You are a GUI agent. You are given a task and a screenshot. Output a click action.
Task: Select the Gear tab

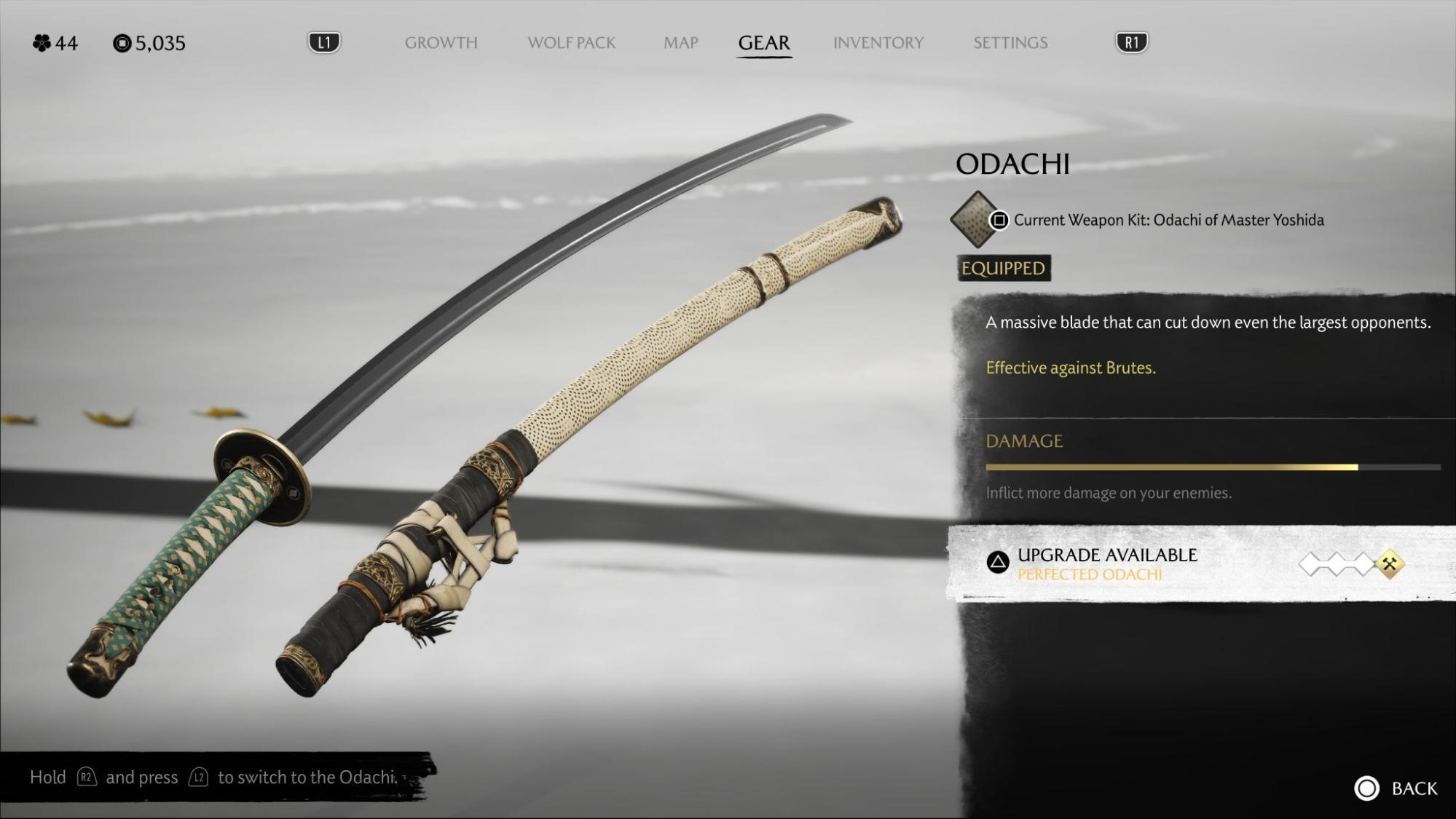pyautogui.click(x=763, y=43)
